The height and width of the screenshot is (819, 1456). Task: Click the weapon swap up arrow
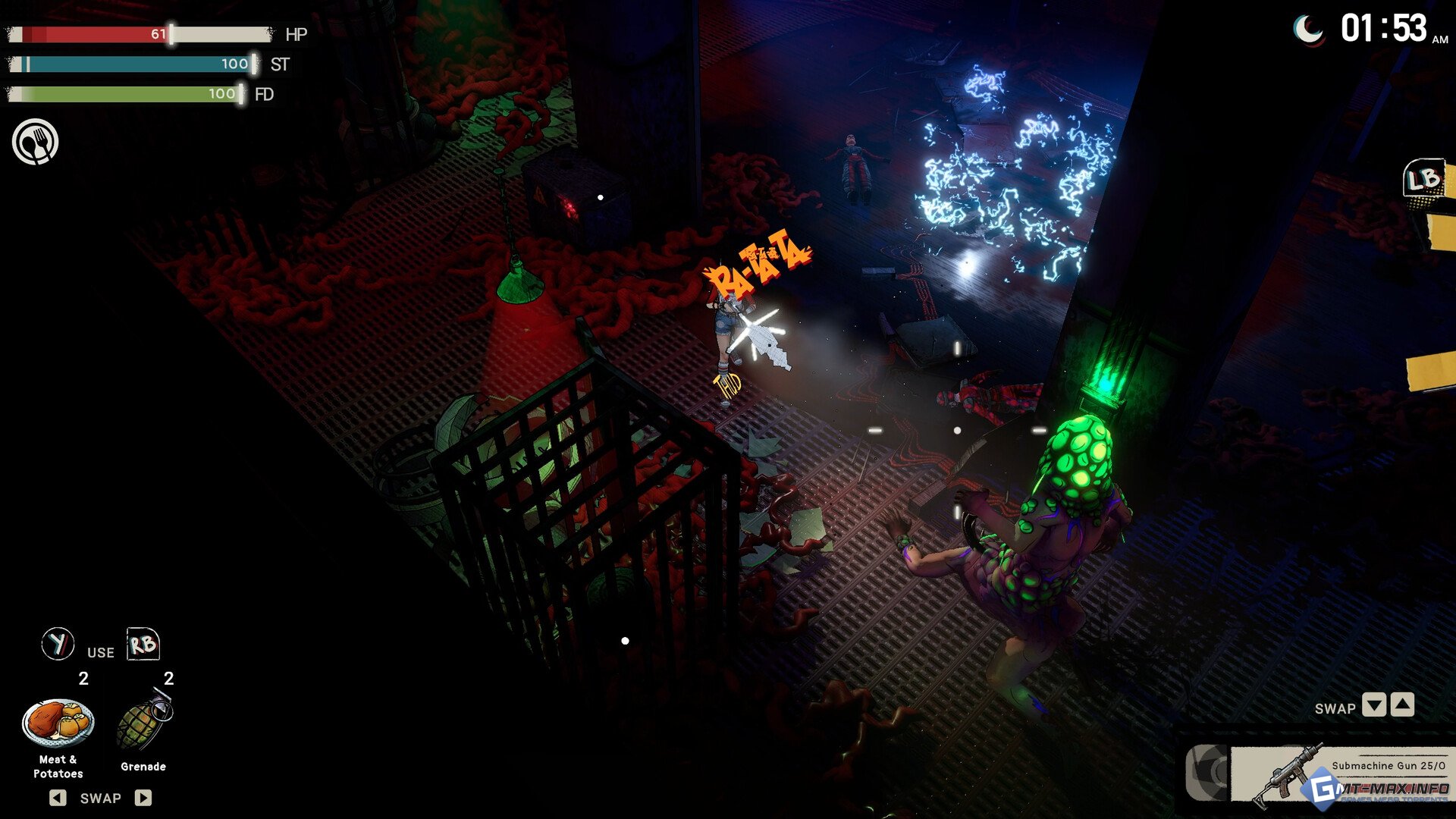1403,705
